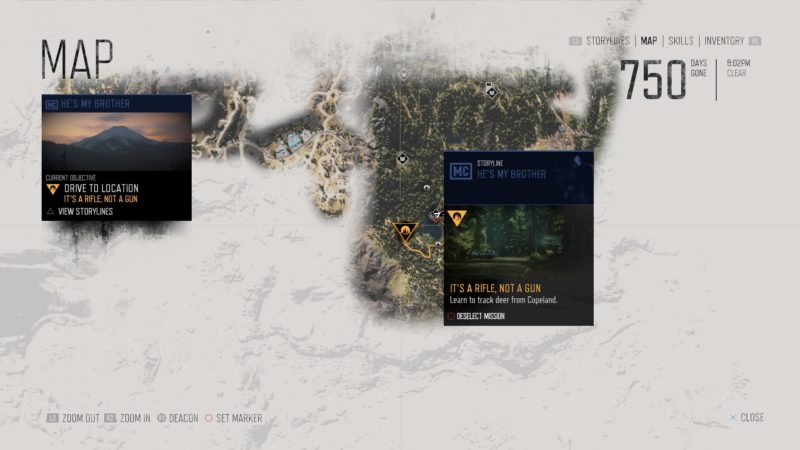Viewport: 800px width, 450px height.
Task: Select the Map tab
Action: [649, 41]
